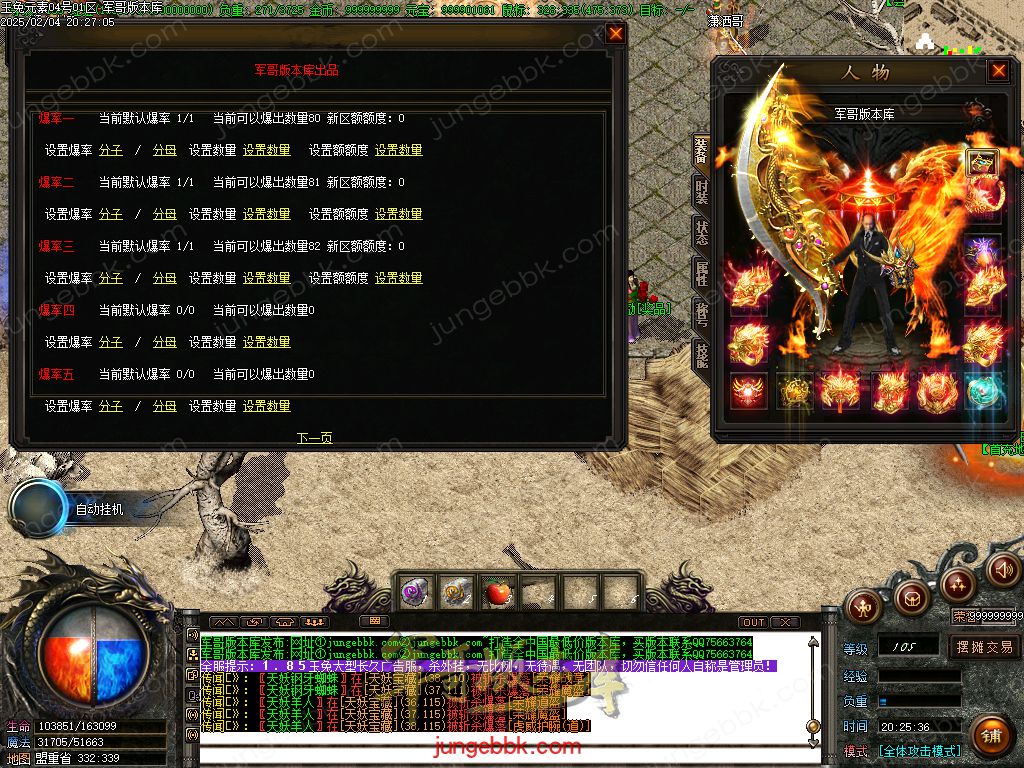Close the 人物 character panel
1024x768 pixels.
pos(998,71)
